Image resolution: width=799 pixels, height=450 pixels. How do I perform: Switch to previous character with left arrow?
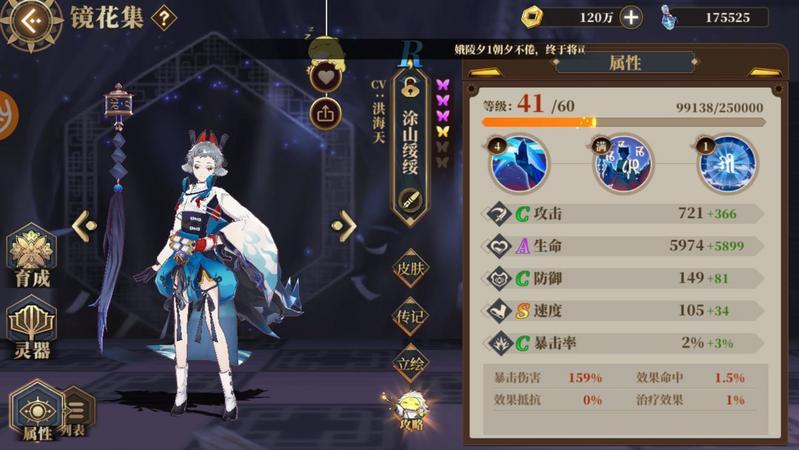click(x=84, y=225)
